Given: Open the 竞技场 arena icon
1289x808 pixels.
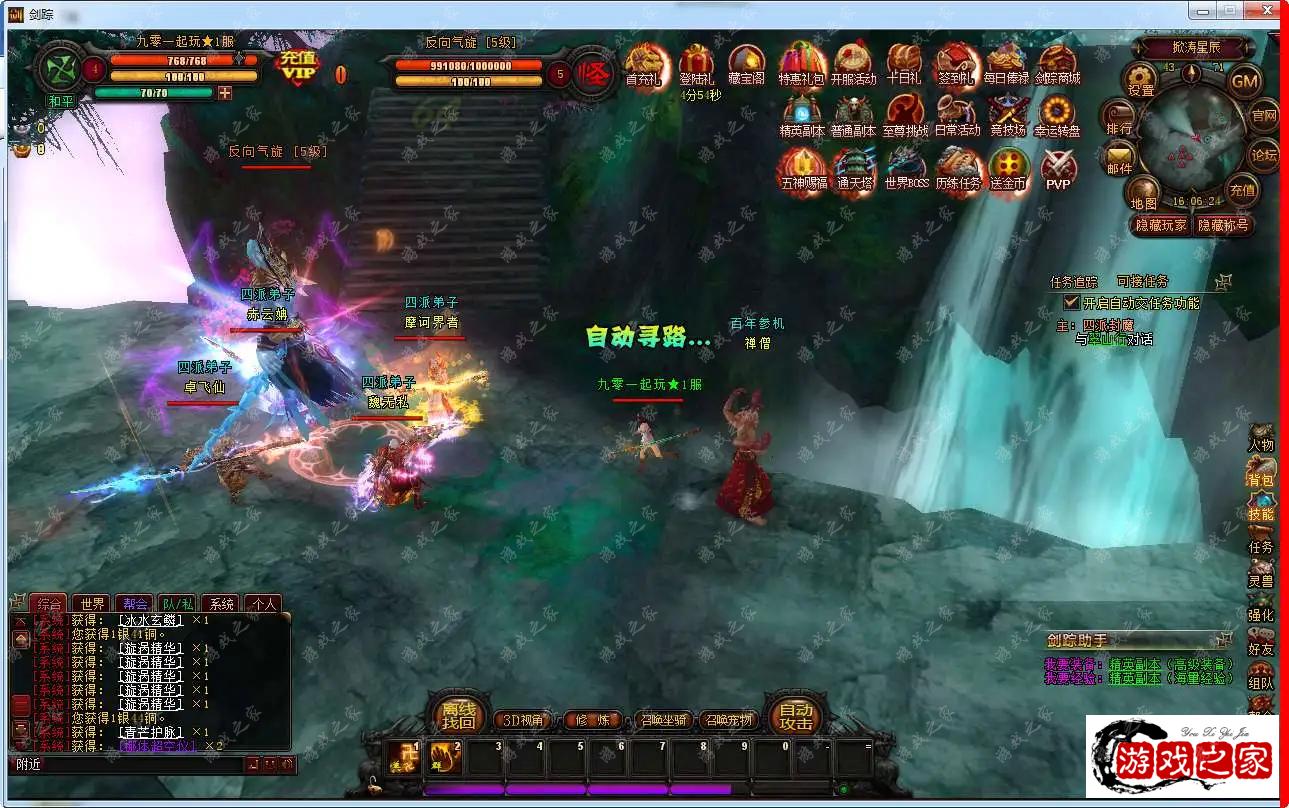Looking at the screenshot, I should tap(1007, 116).
